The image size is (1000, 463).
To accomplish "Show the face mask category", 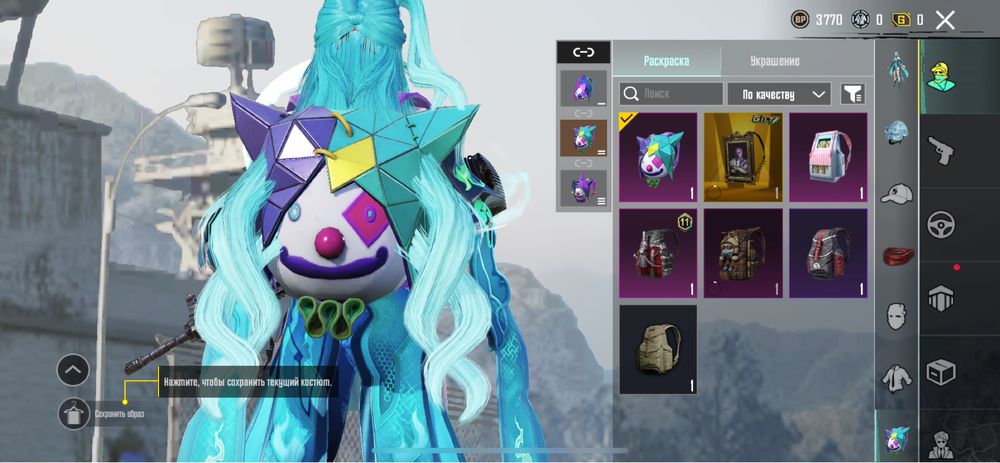I will (x=896, y=316).
